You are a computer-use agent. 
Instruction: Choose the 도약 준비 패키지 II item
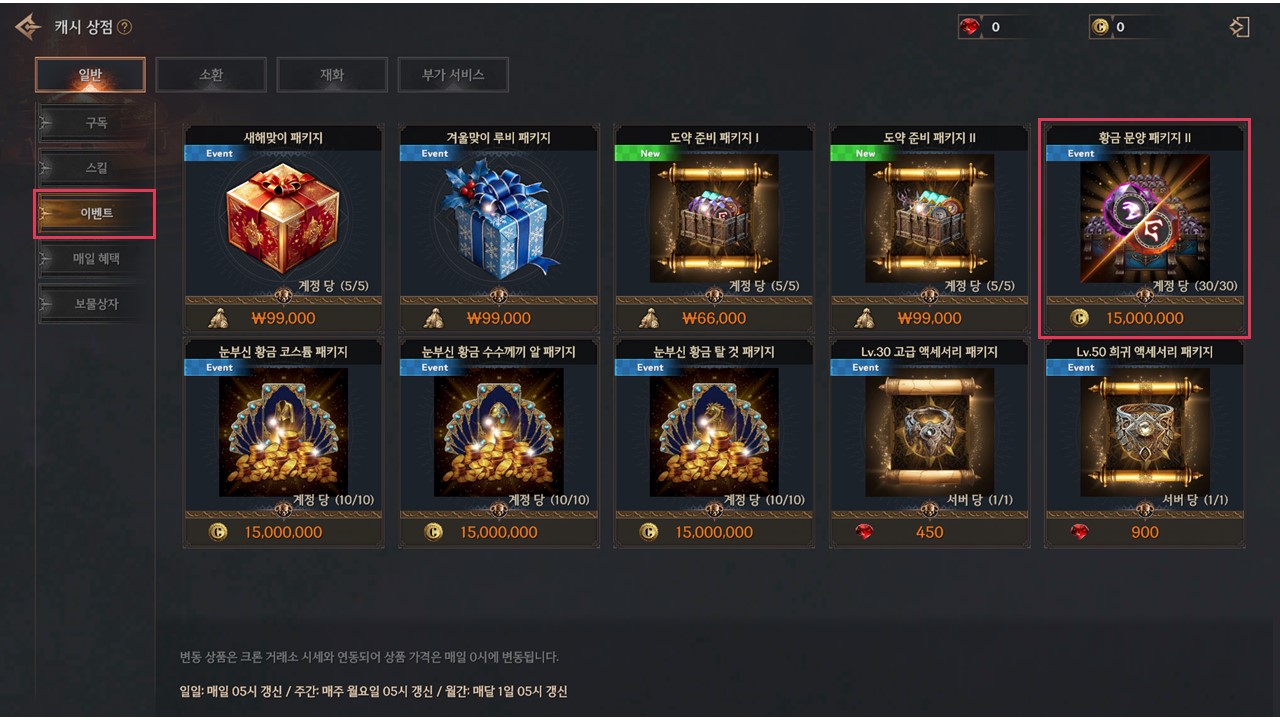point(929,219)
